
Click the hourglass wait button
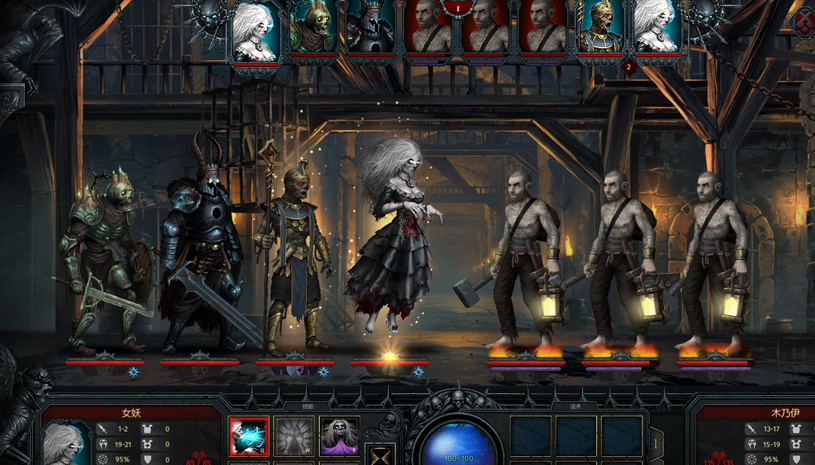tap(379, 455)
